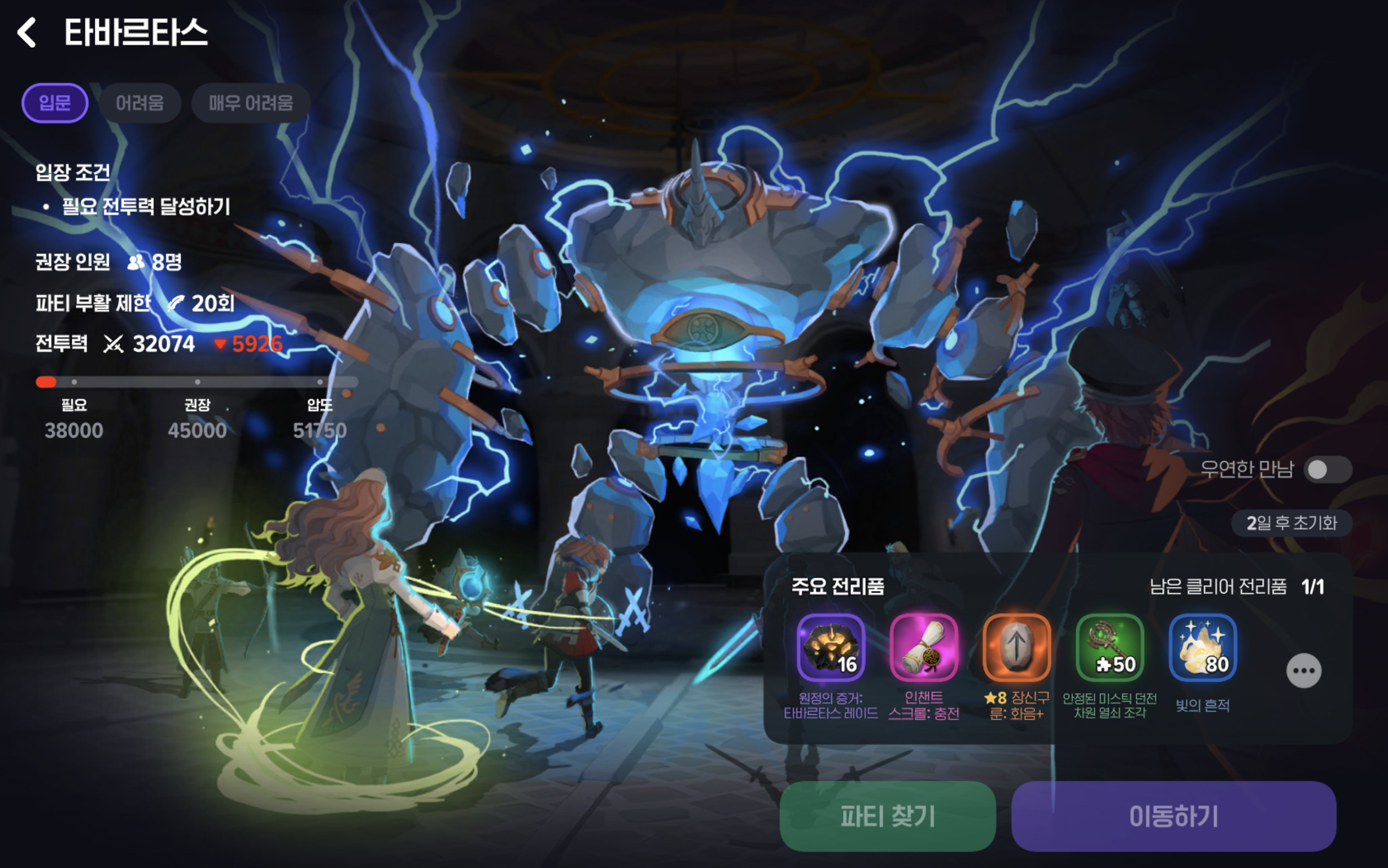The width and height of the screenshot is (1388, 868).
Task: Switch to the 어려움 difficulty tab
Action: point(139,103)
